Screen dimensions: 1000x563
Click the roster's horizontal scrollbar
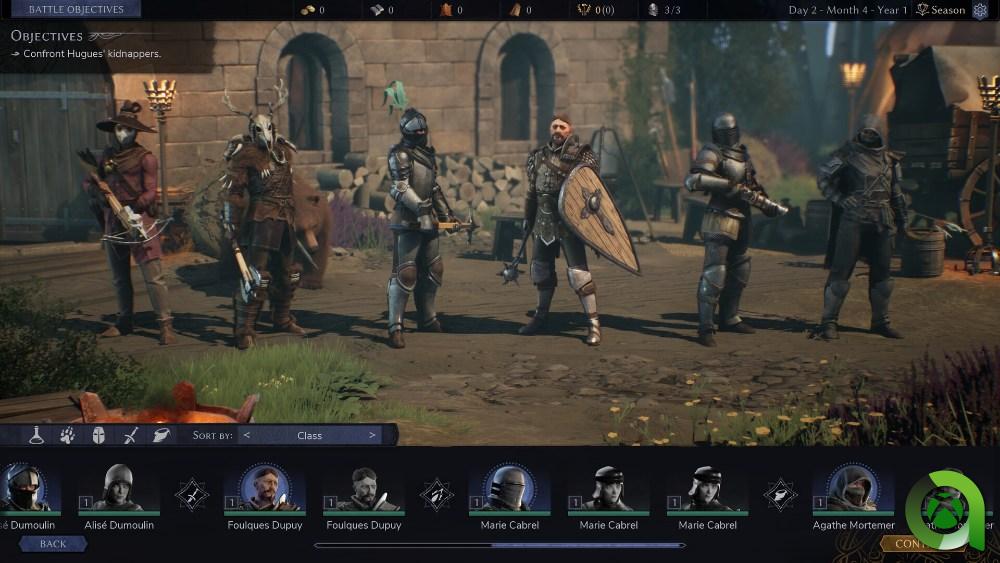[x=500, y=546]
